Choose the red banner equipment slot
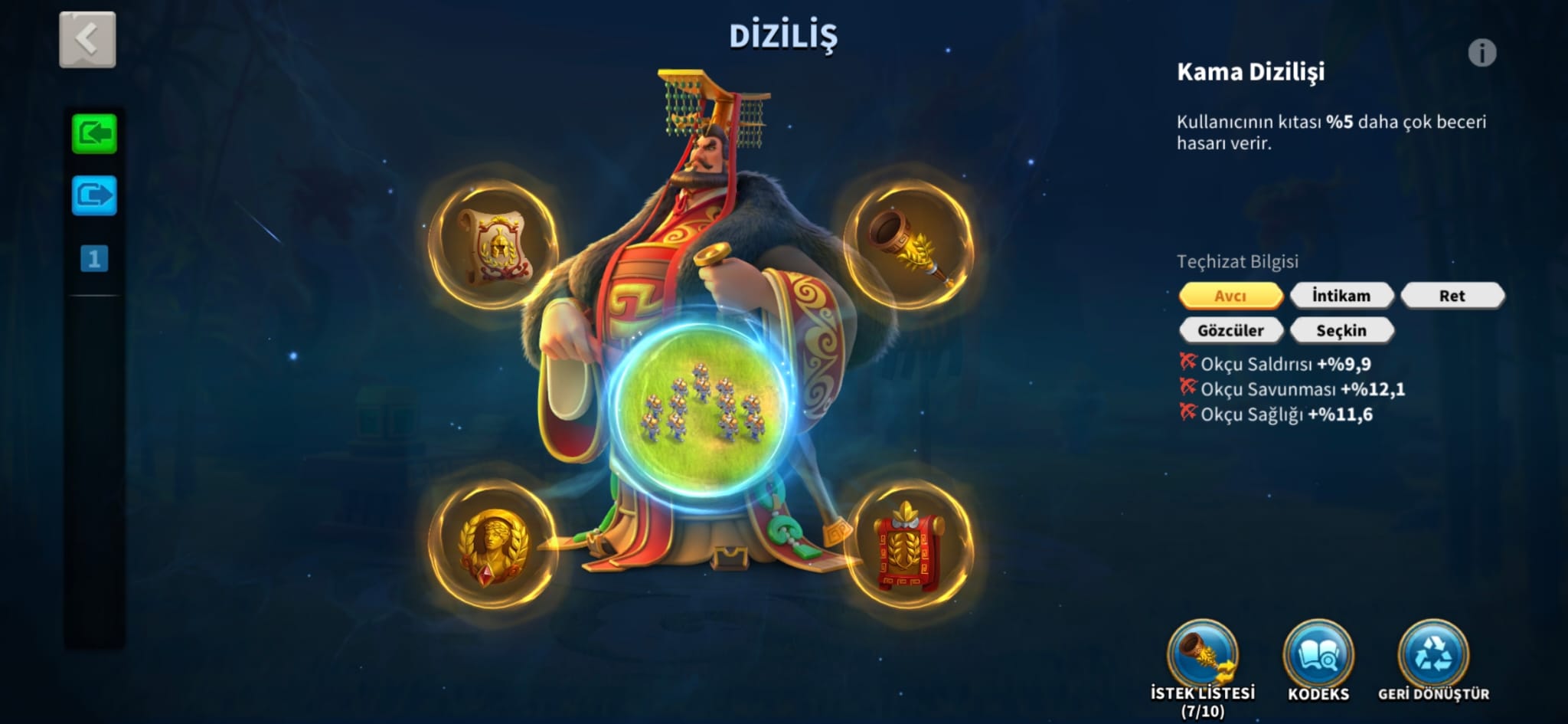This screenshot has height=724, width=1568. click(909, 546)
